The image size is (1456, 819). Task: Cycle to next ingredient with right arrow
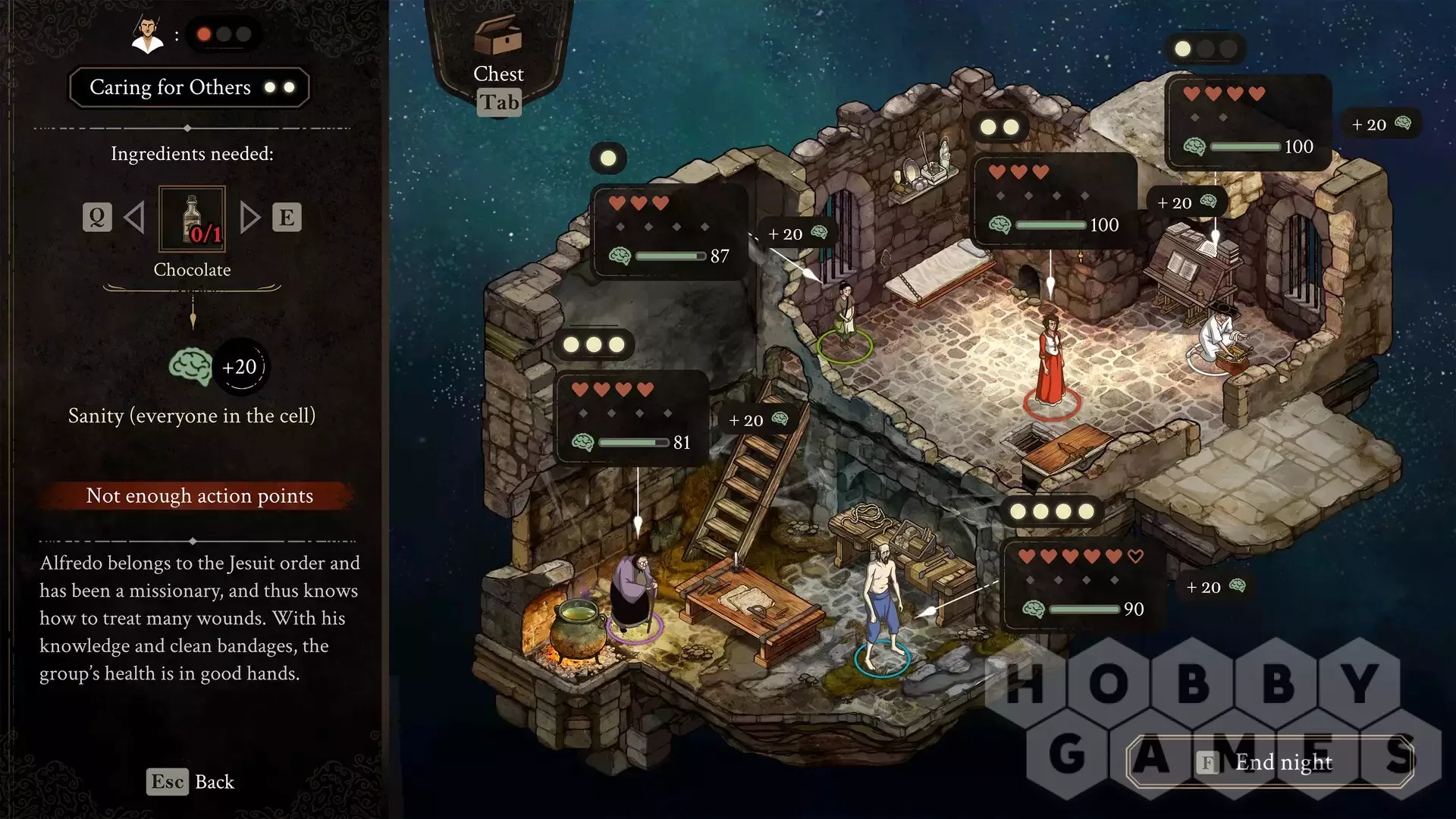pos(249,218)
